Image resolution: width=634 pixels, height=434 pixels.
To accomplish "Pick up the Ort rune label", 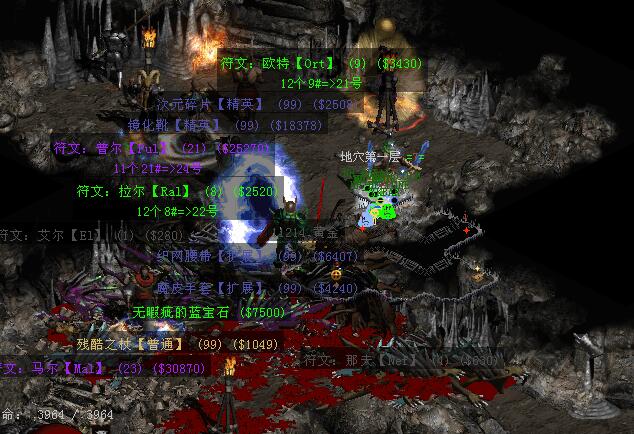I will point(322,62).
